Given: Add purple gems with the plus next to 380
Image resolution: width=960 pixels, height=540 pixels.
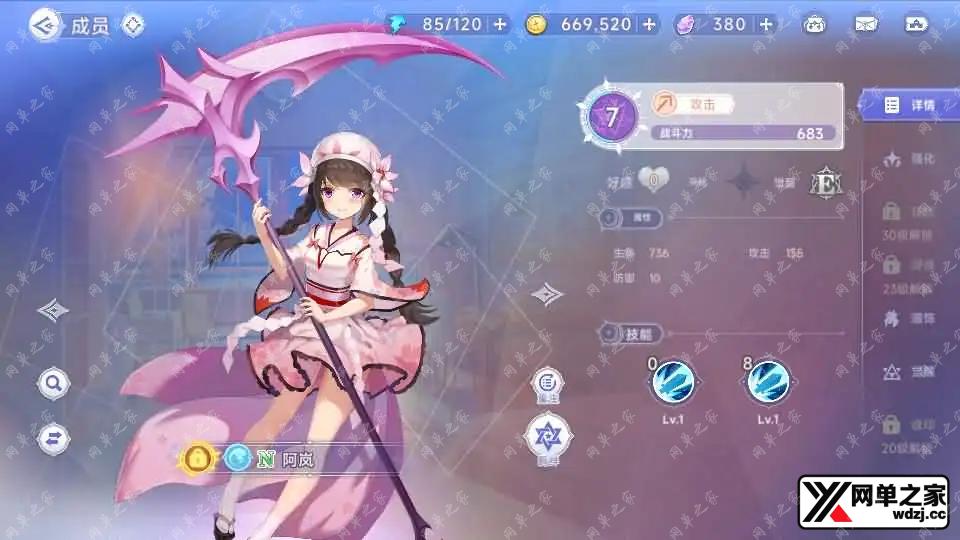Looking at the screenshot, I should click(765, 24).
